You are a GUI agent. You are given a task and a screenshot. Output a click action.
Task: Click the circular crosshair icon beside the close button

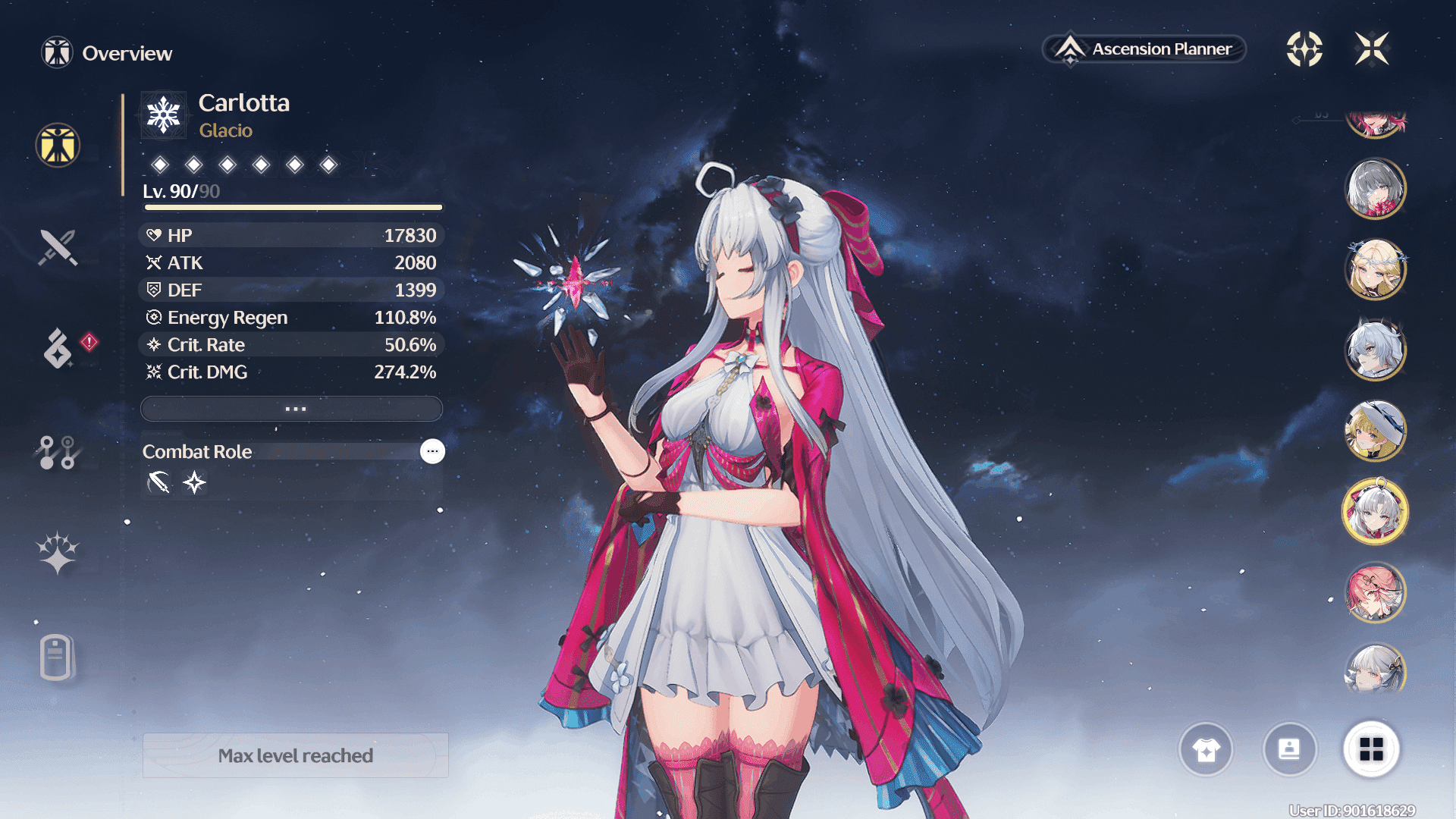tap(1304, 49)
